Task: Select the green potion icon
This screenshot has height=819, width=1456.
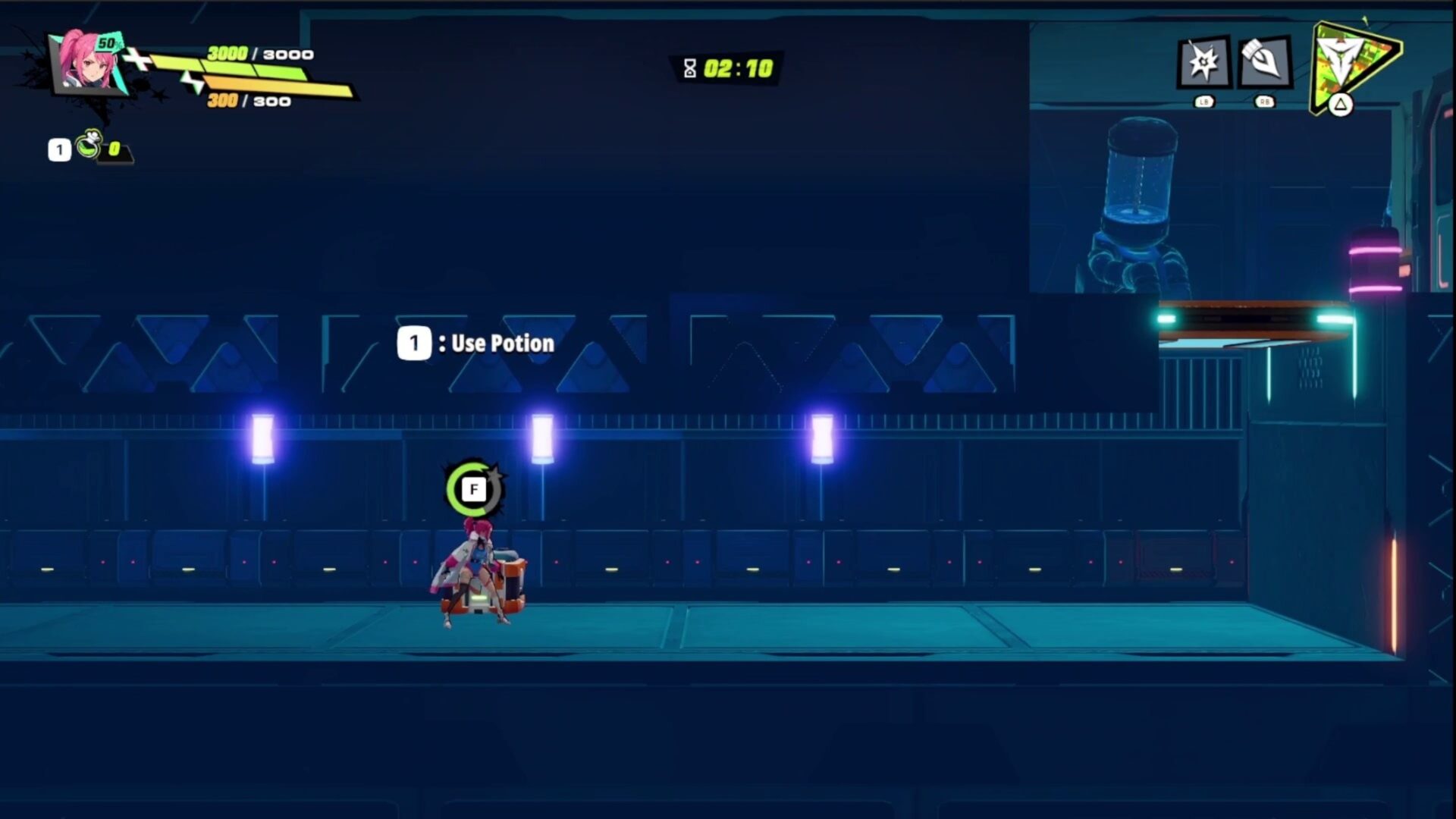Action: [x=89, y=144]
